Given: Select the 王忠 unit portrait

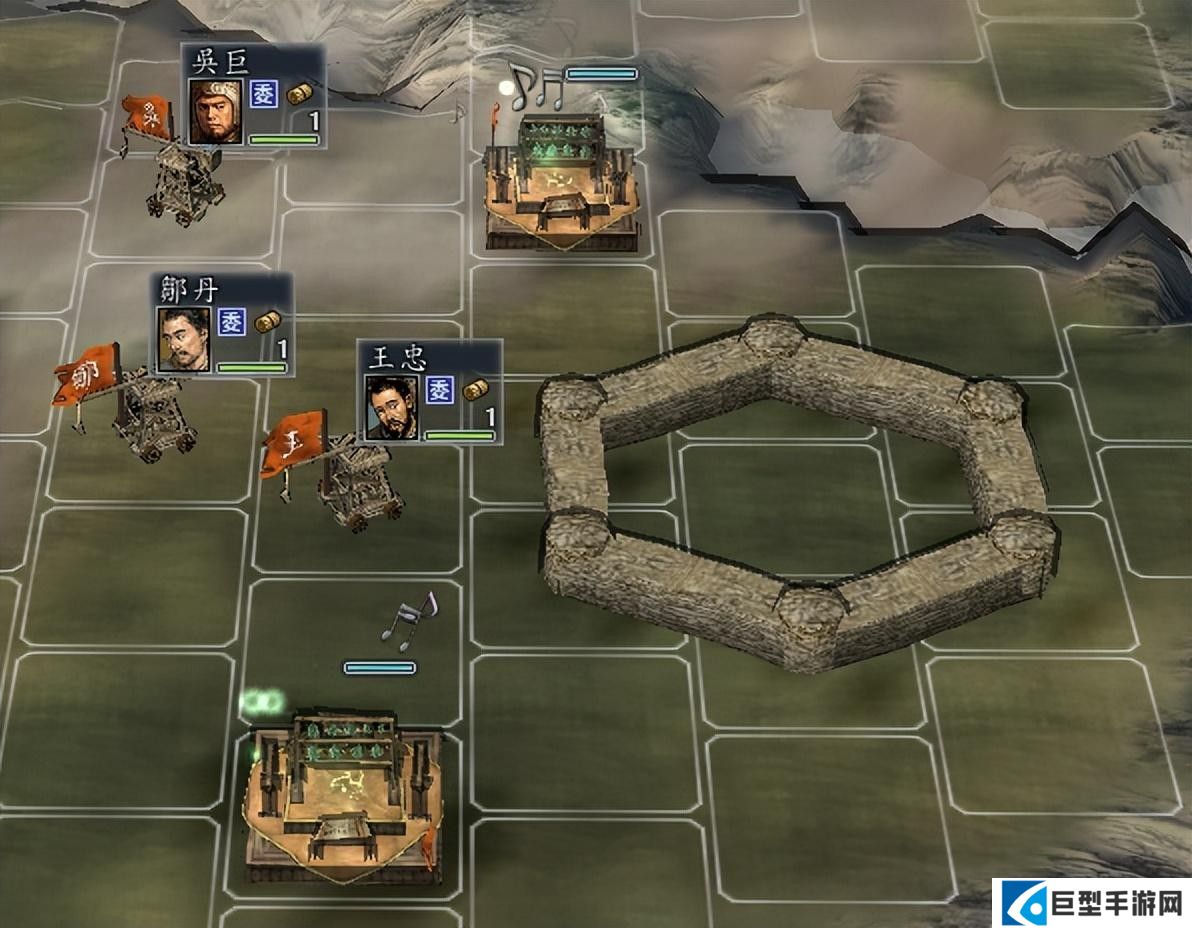Looking at the screenshot, I should (392, 407).
